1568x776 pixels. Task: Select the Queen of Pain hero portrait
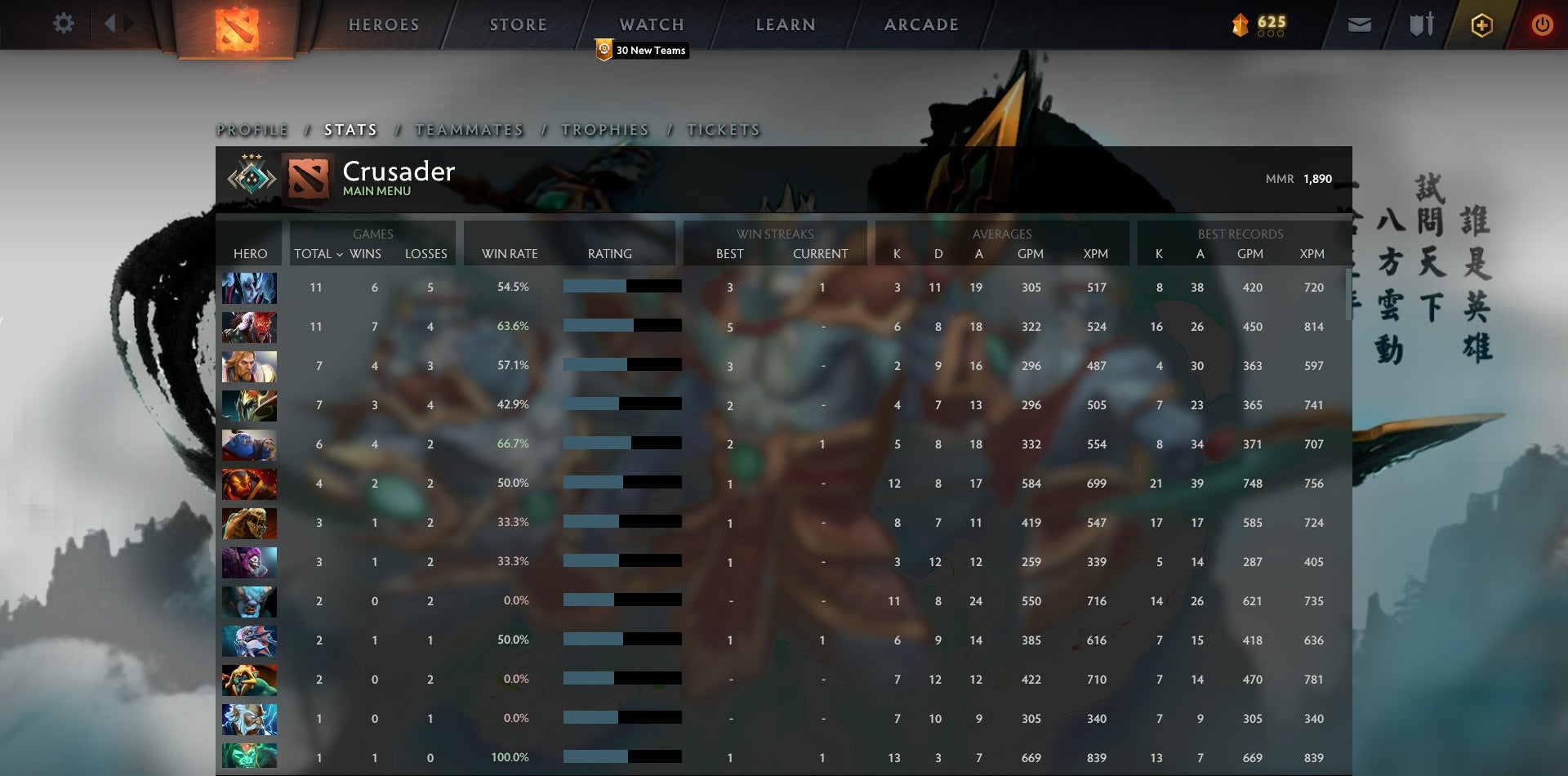point(249,288)
